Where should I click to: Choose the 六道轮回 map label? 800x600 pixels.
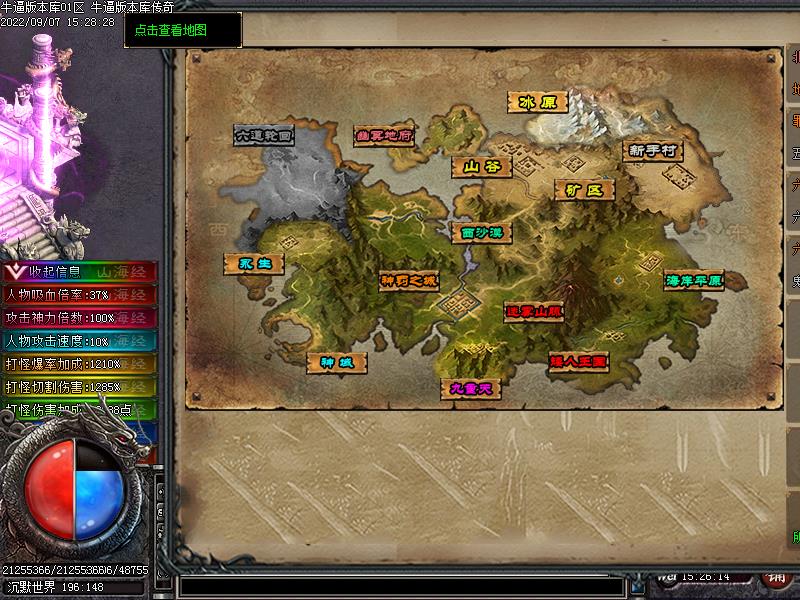point(264,135)
